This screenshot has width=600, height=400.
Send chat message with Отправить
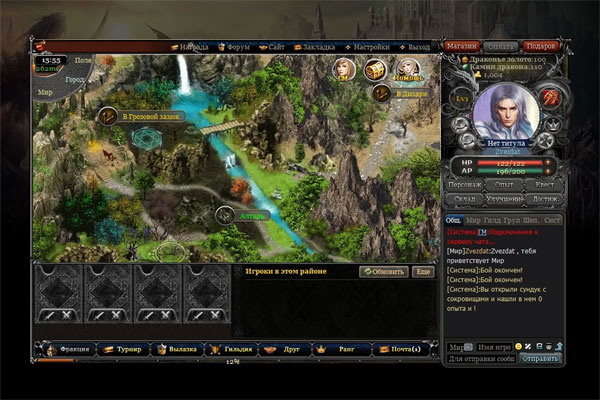click(x=539, y=357)
